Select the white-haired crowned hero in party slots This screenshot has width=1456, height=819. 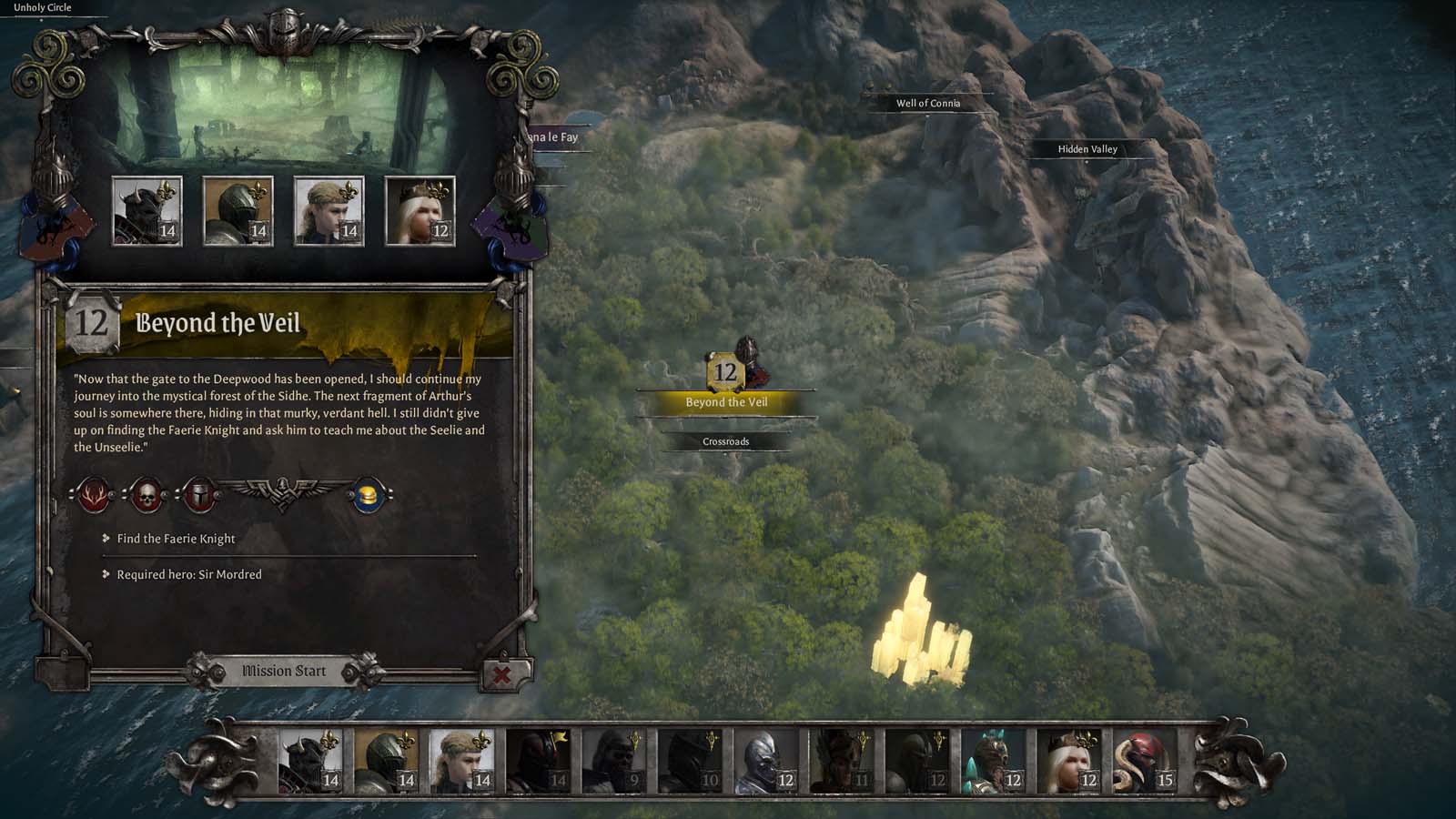[420, 211]
